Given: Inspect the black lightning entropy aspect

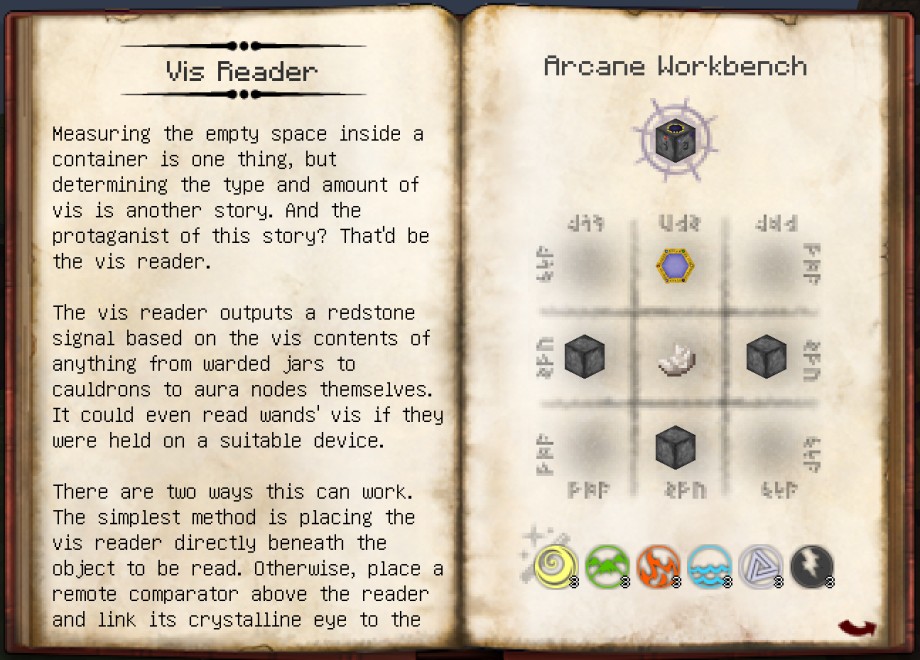Looking at the screenshot, I should pos(811,566).
